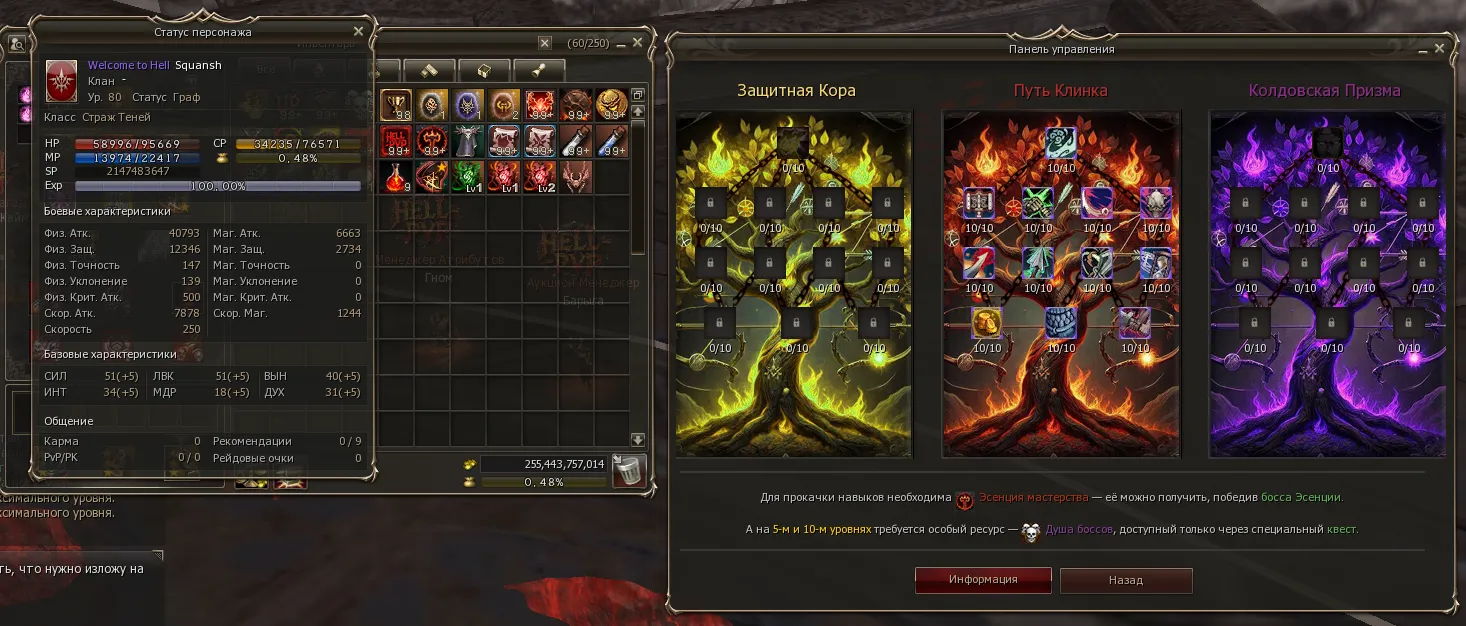Minimize the Панель управления window

point(1420,48)
